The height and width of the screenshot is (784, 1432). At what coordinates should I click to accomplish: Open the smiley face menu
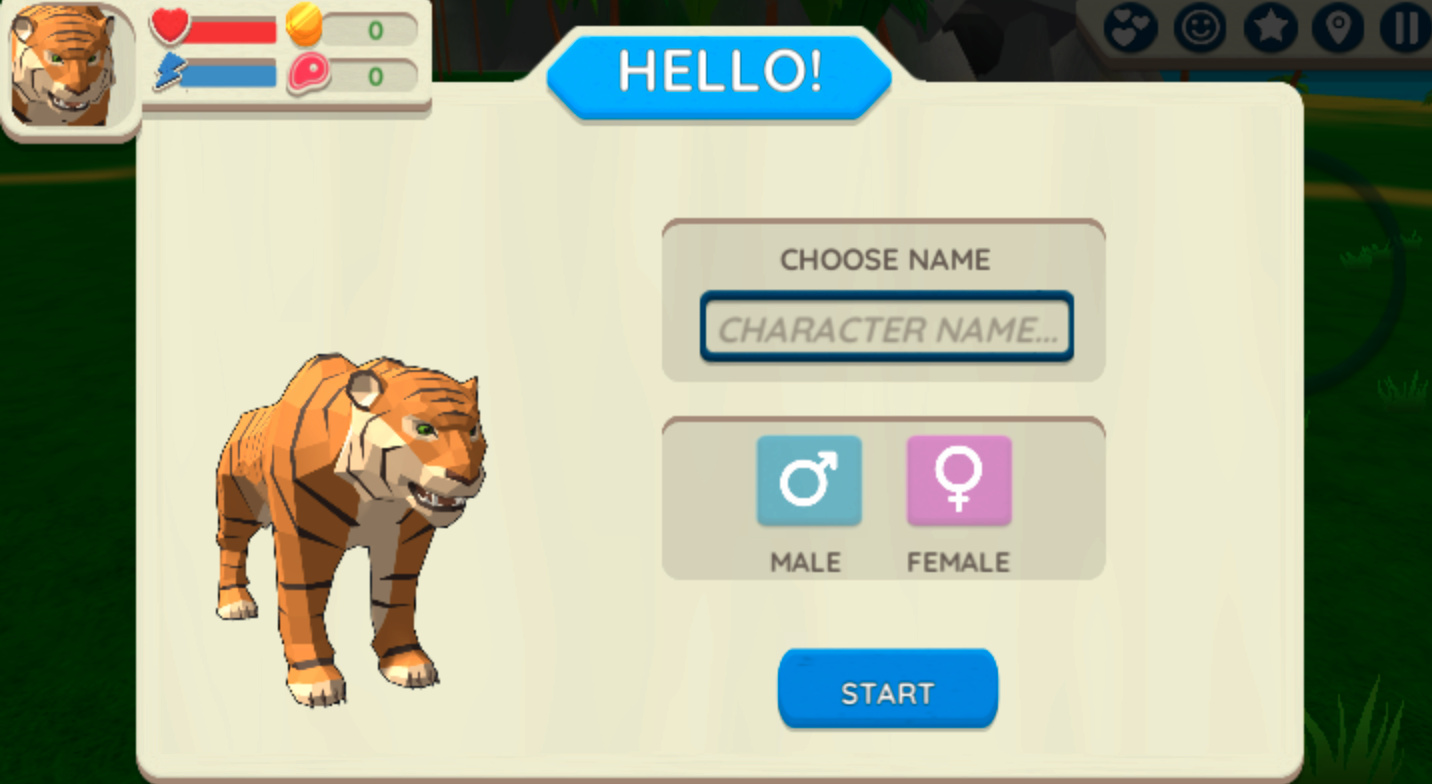click(1200, 28)
